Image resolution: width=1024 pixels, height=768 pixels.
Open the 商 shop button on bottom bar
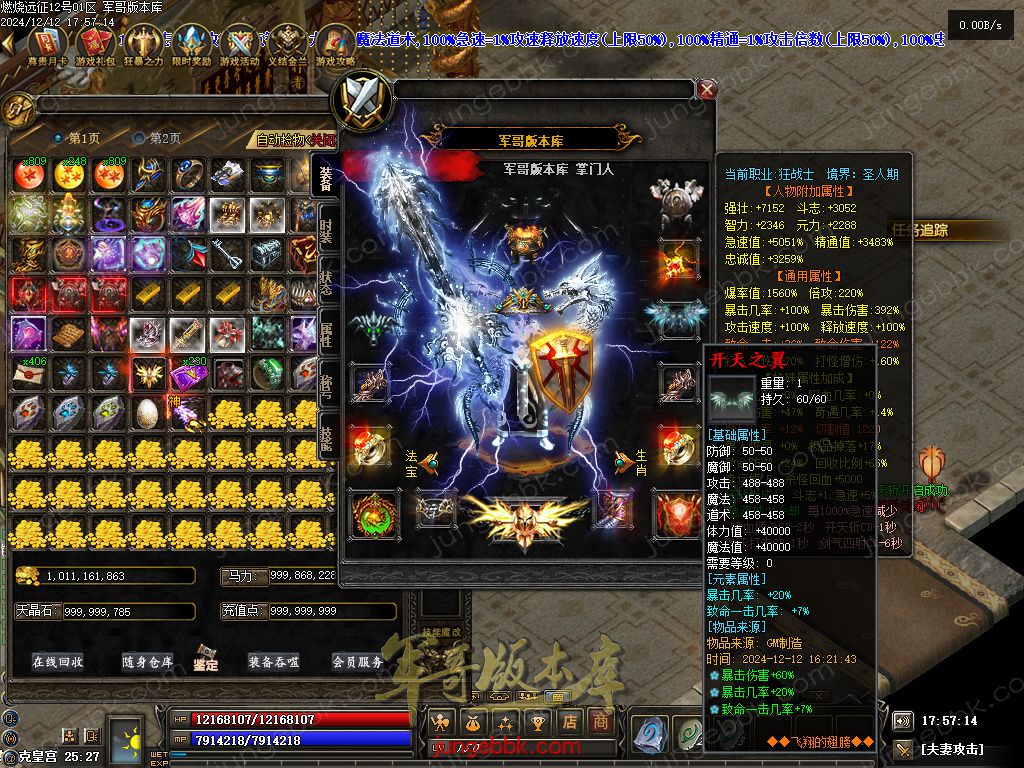coord(601,720)
